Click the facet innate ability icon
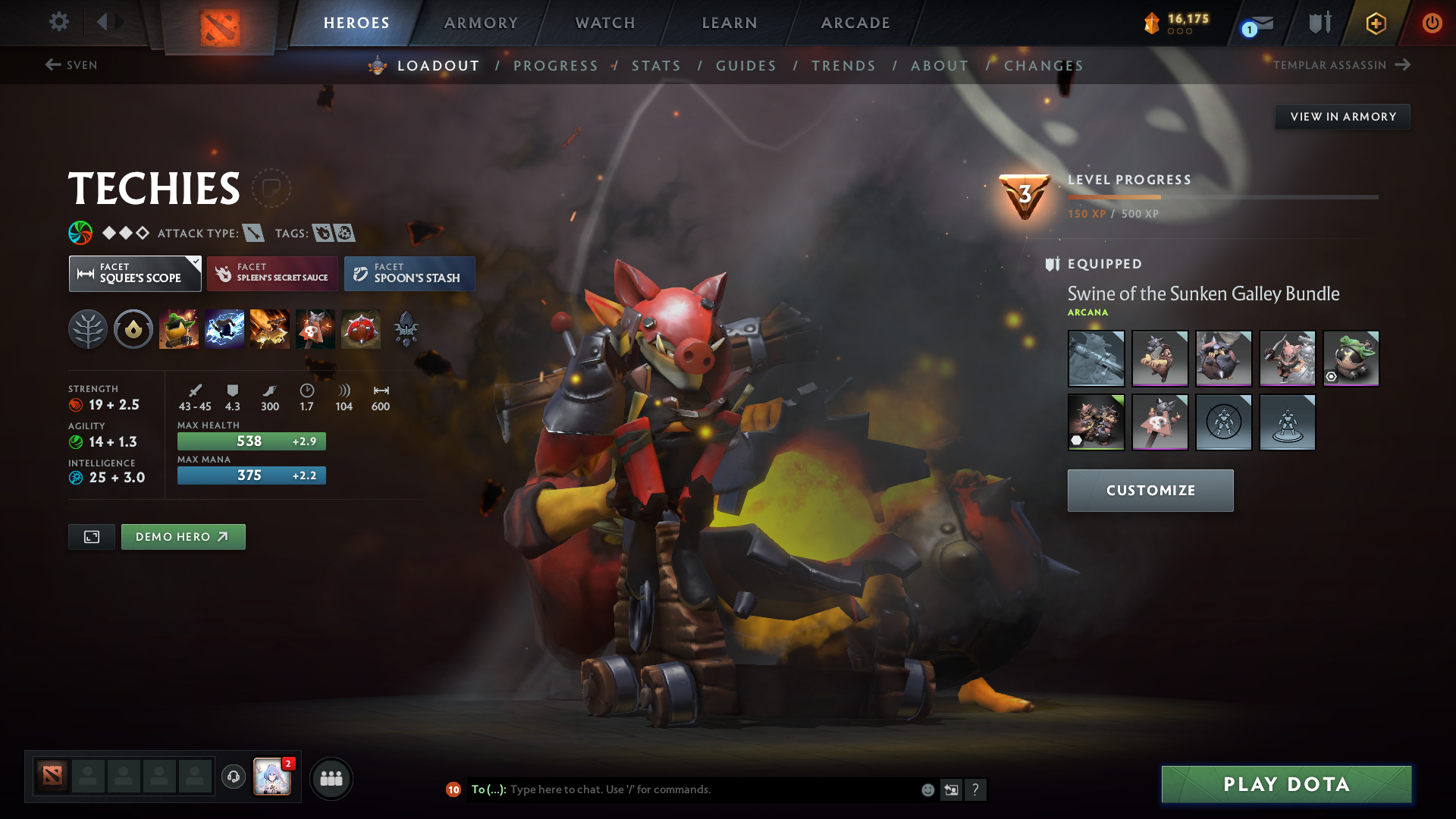 click(133, 328)
